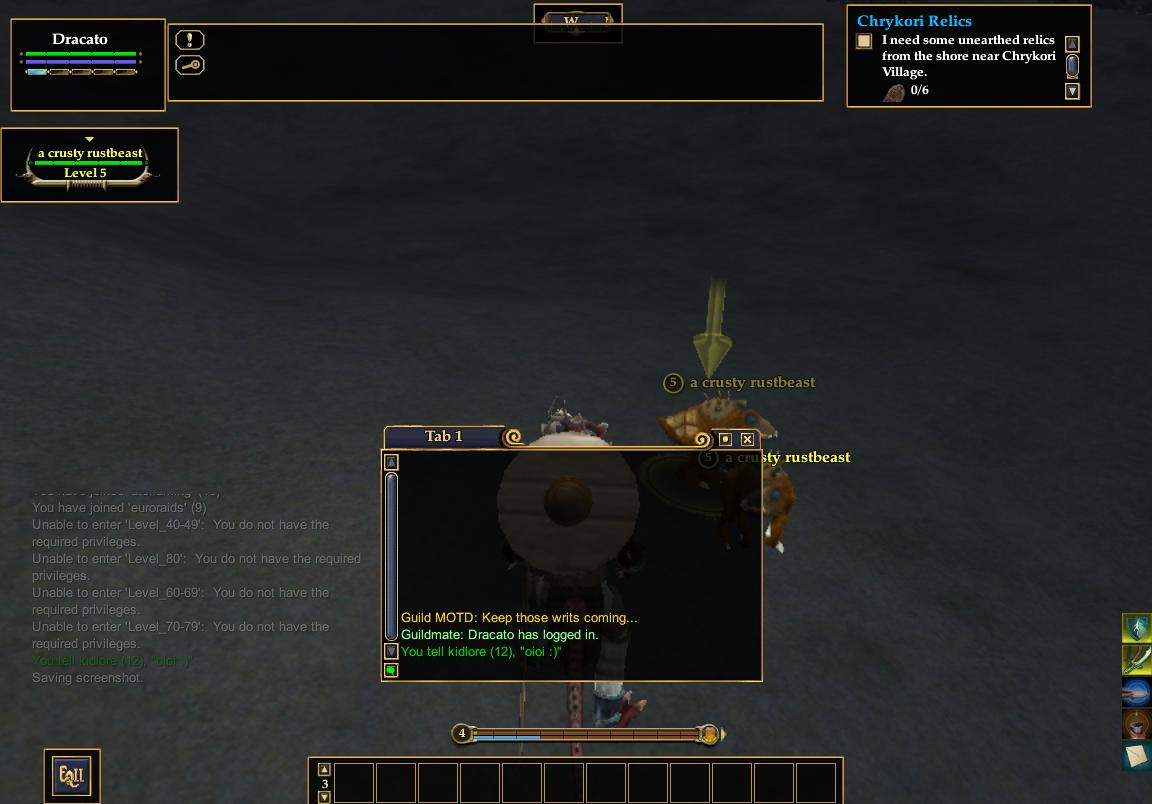Click the orange anvil crafting icon
The image size is (1152, 804).
pyautogui.click(x=1136, y=724)
